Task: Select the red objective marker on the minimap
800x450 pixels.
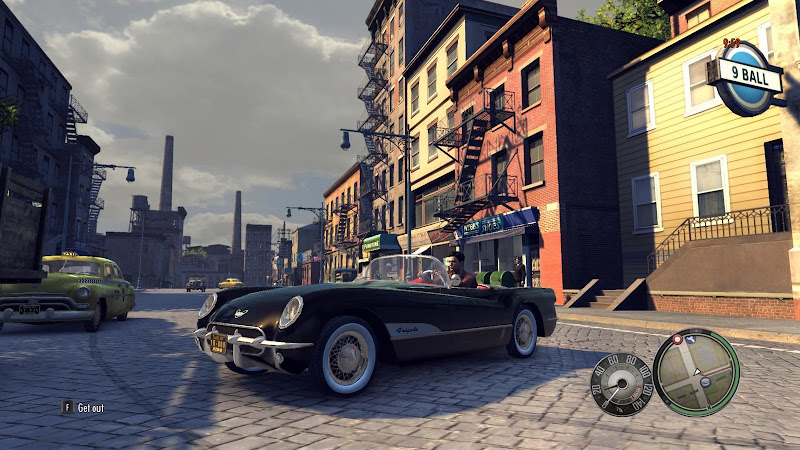Action: [677, 340]
